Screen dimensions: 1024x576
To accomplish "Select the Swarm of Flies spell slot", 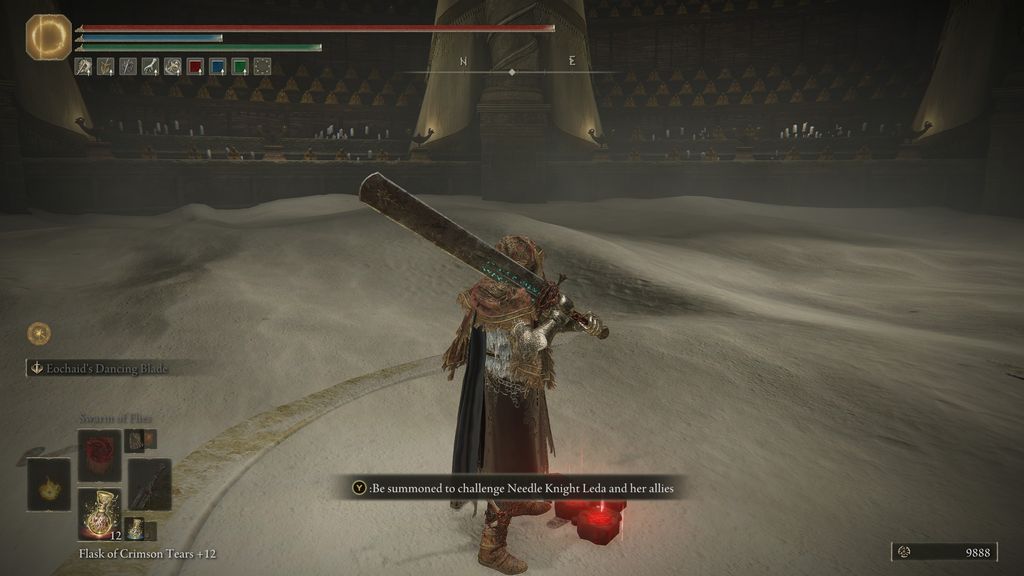I will (x=99, y=455).
